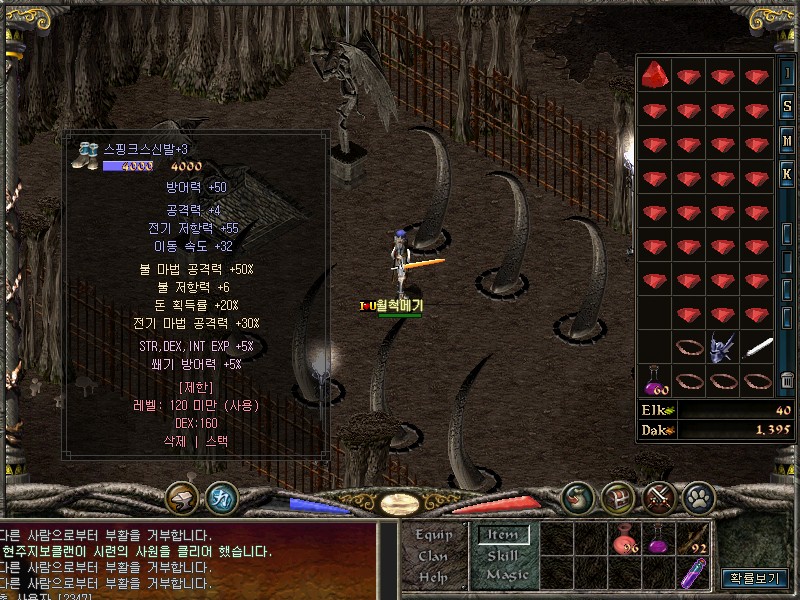Screen dimensions: 800x600
Task: Select the quick slot item with 92 count
Action: pos(693,543)
